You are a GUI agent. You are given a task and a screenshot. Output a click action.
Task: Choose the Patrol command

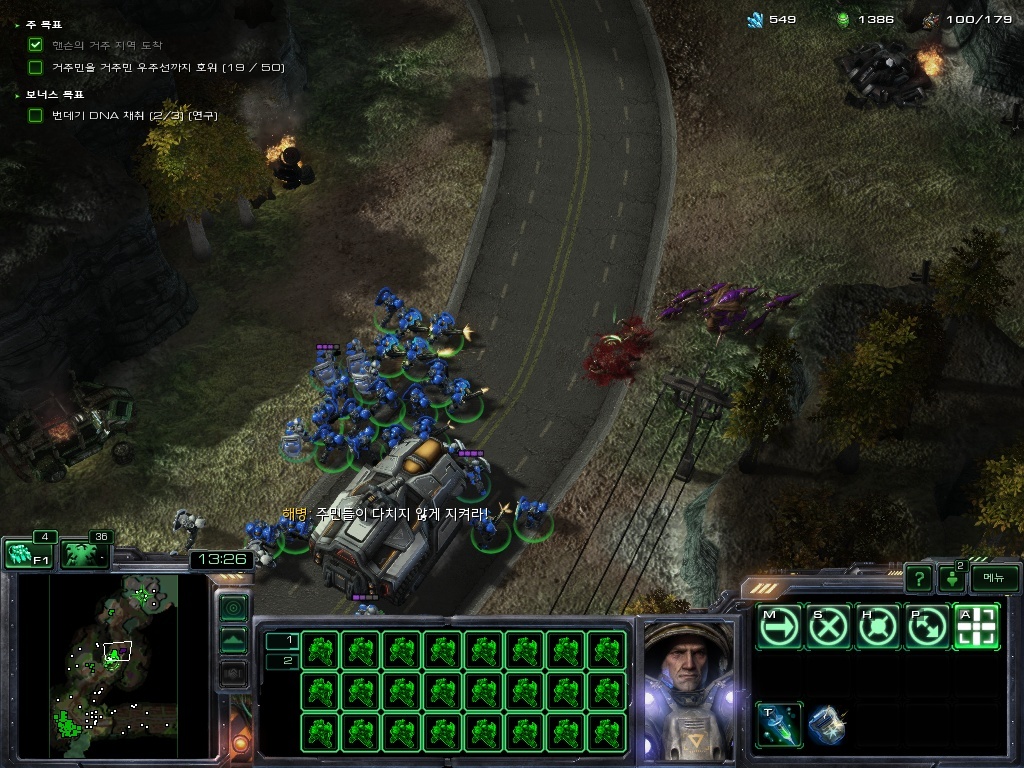(927, 627)
